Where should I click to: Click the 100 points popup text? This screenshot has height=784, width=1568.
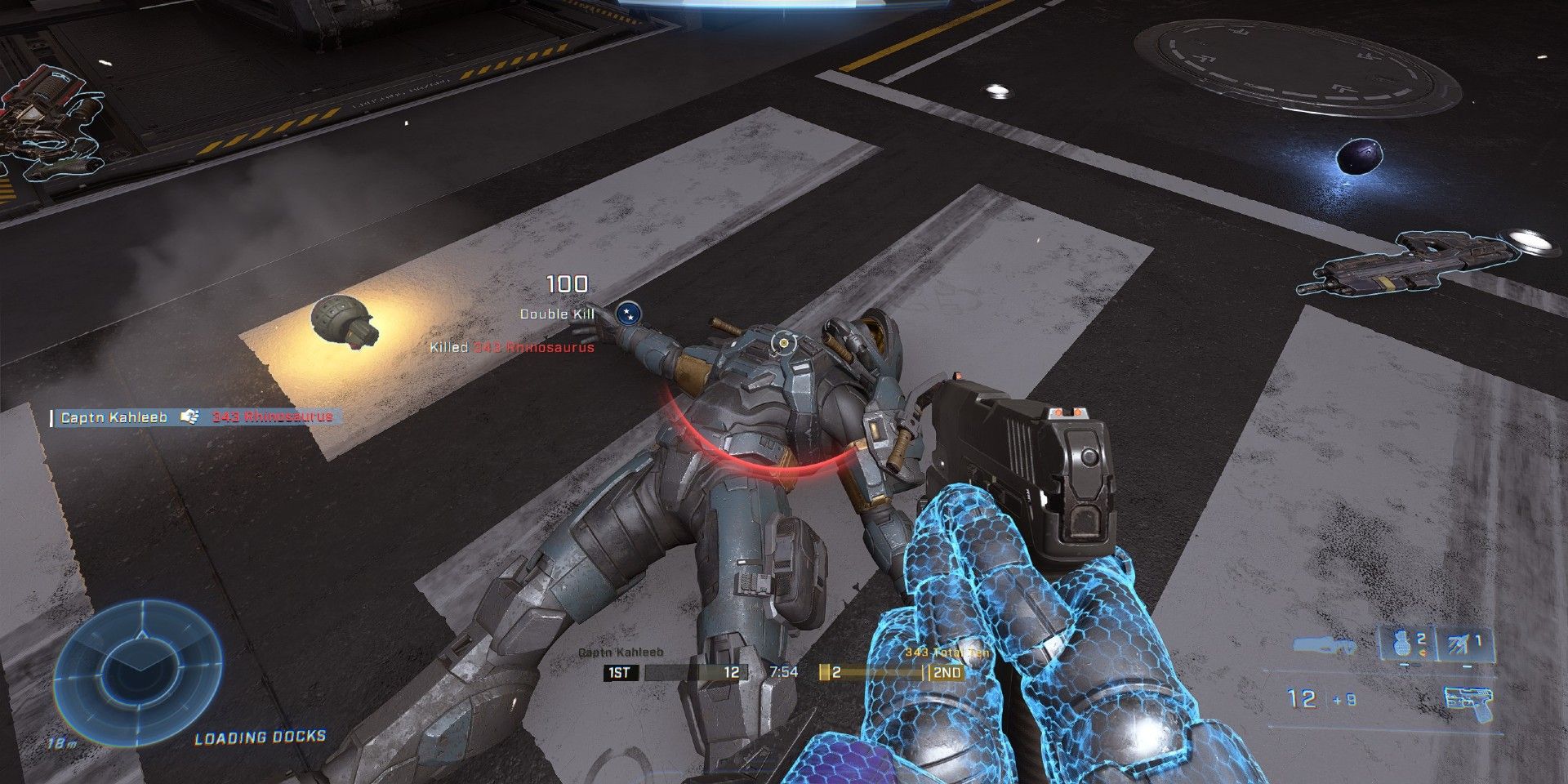[569, 283]
